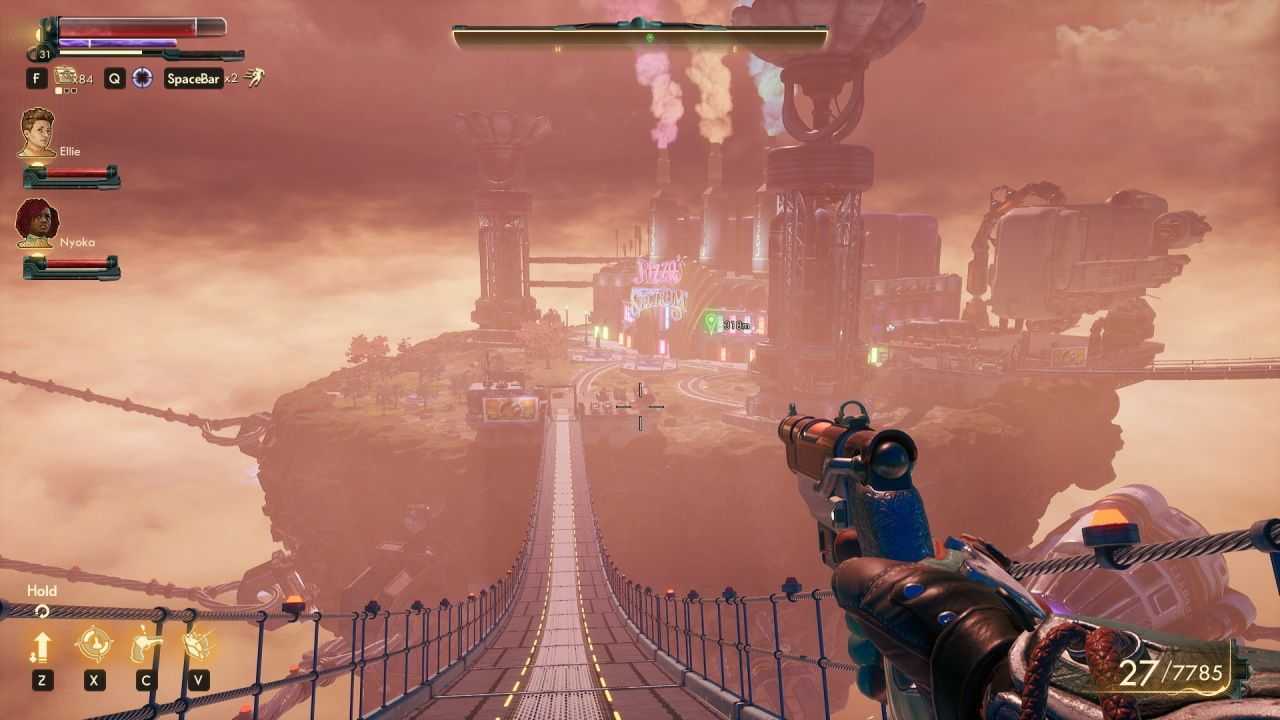Select Ellie's companion portrait
This screenshot has height=720, width=1280.
tap(37, 133)
